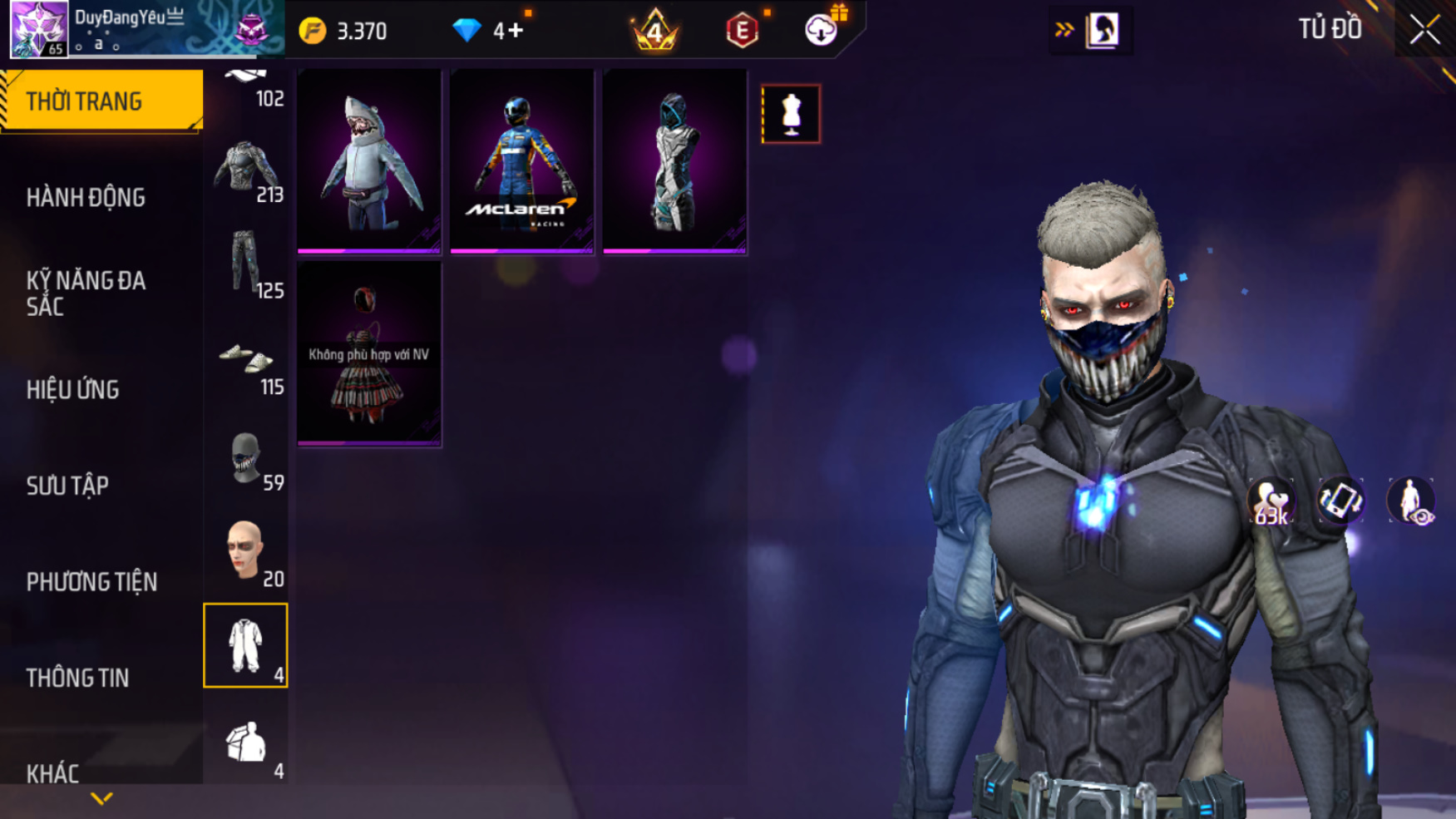This screenshot has height=819, width=1456.
Task: Go to the Sưu Tập tab
Action: tap(67, 486)
